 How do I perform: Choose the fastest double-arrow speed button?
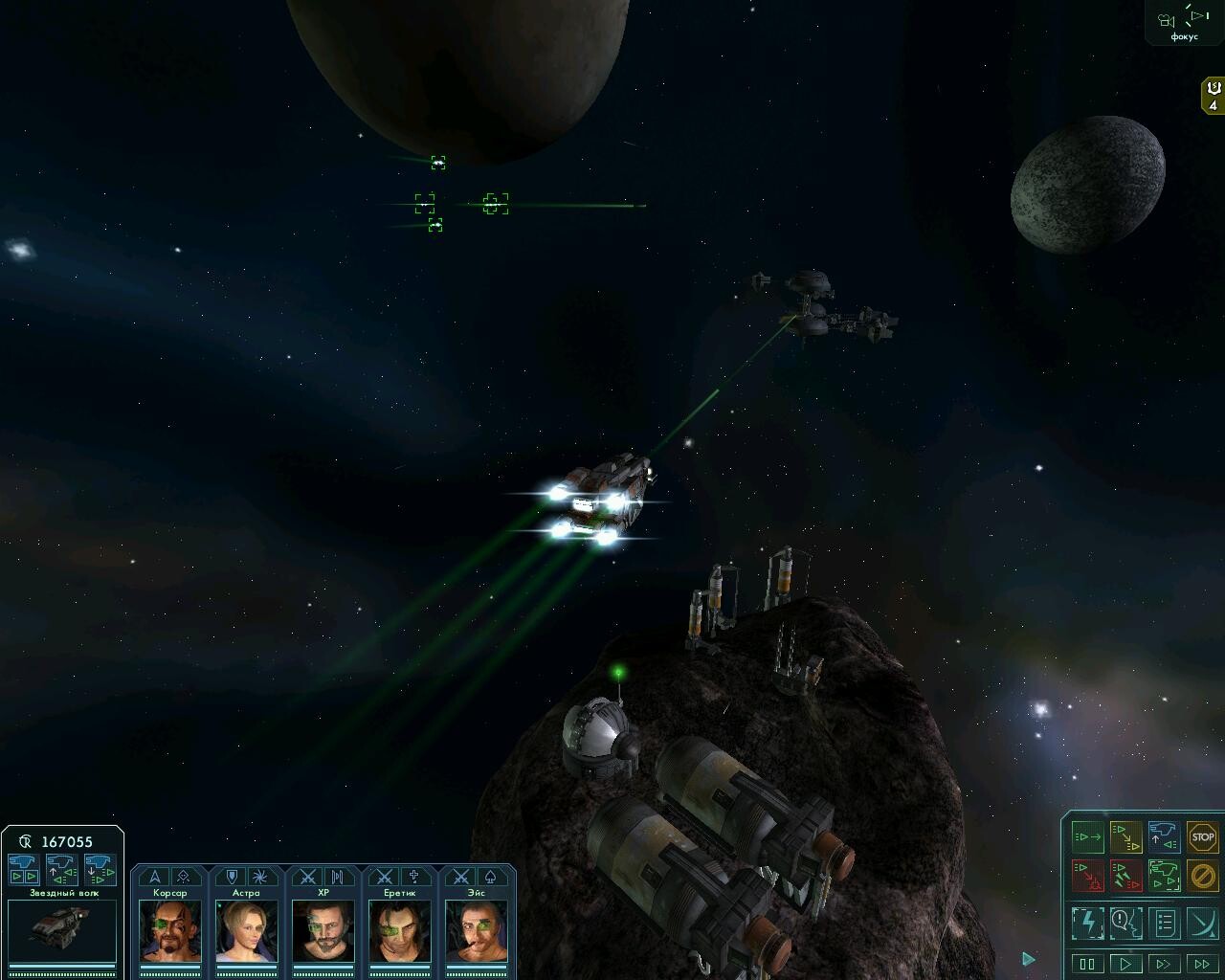[x=1202, y=964]
